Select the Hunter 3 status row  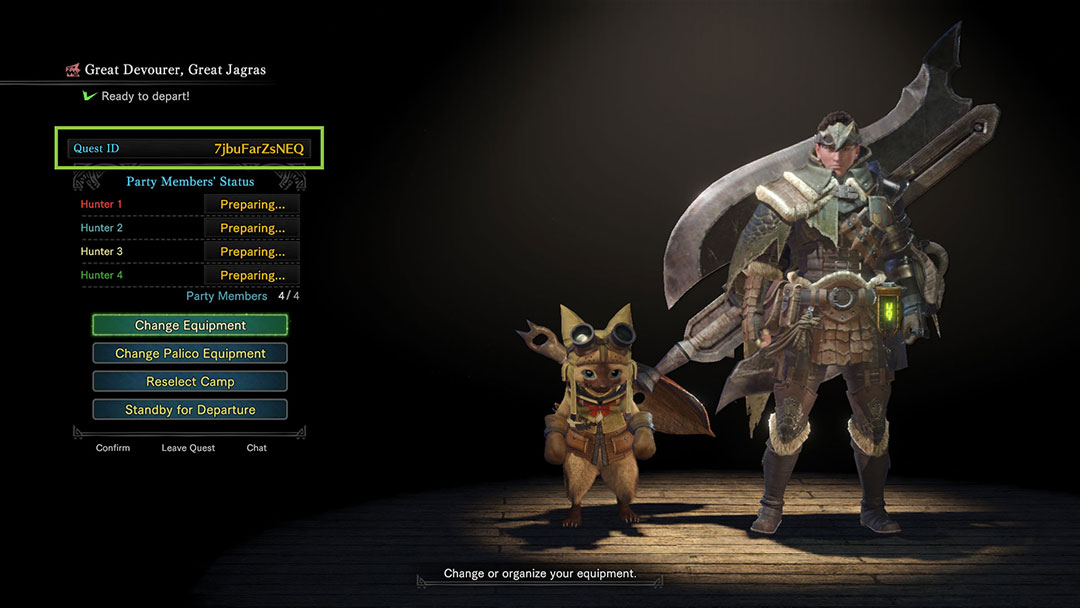(190, 252)
